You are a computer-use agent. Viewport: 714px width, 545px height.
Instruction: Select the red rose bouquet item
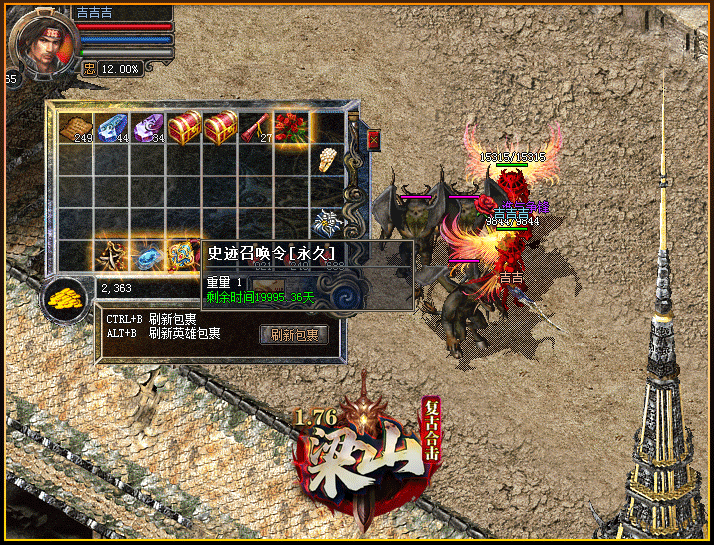pos(292,128)
